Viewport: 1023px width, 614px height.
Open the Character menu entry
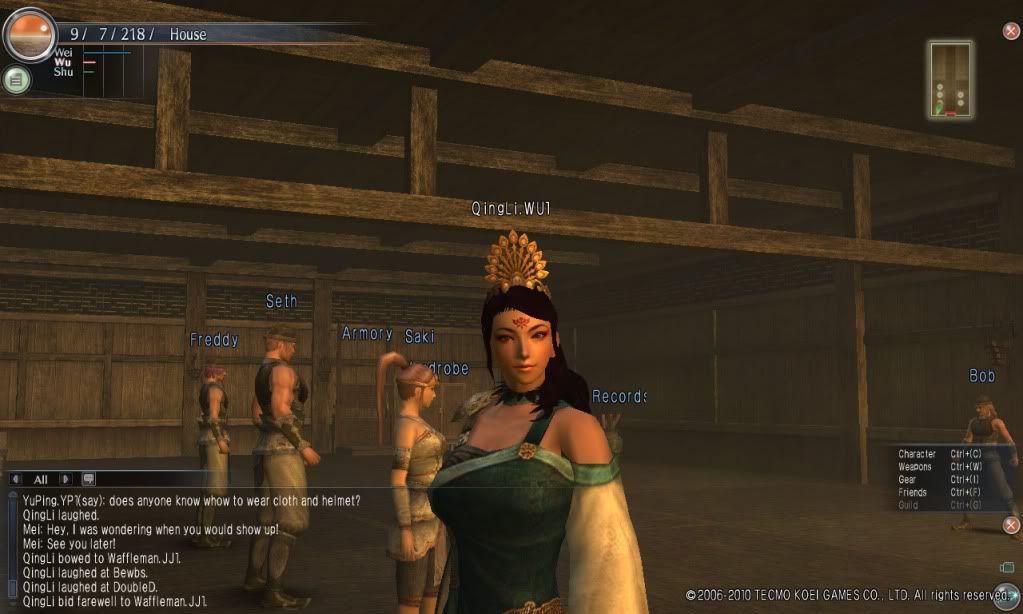pyautogui.click(x=917, y=454)
